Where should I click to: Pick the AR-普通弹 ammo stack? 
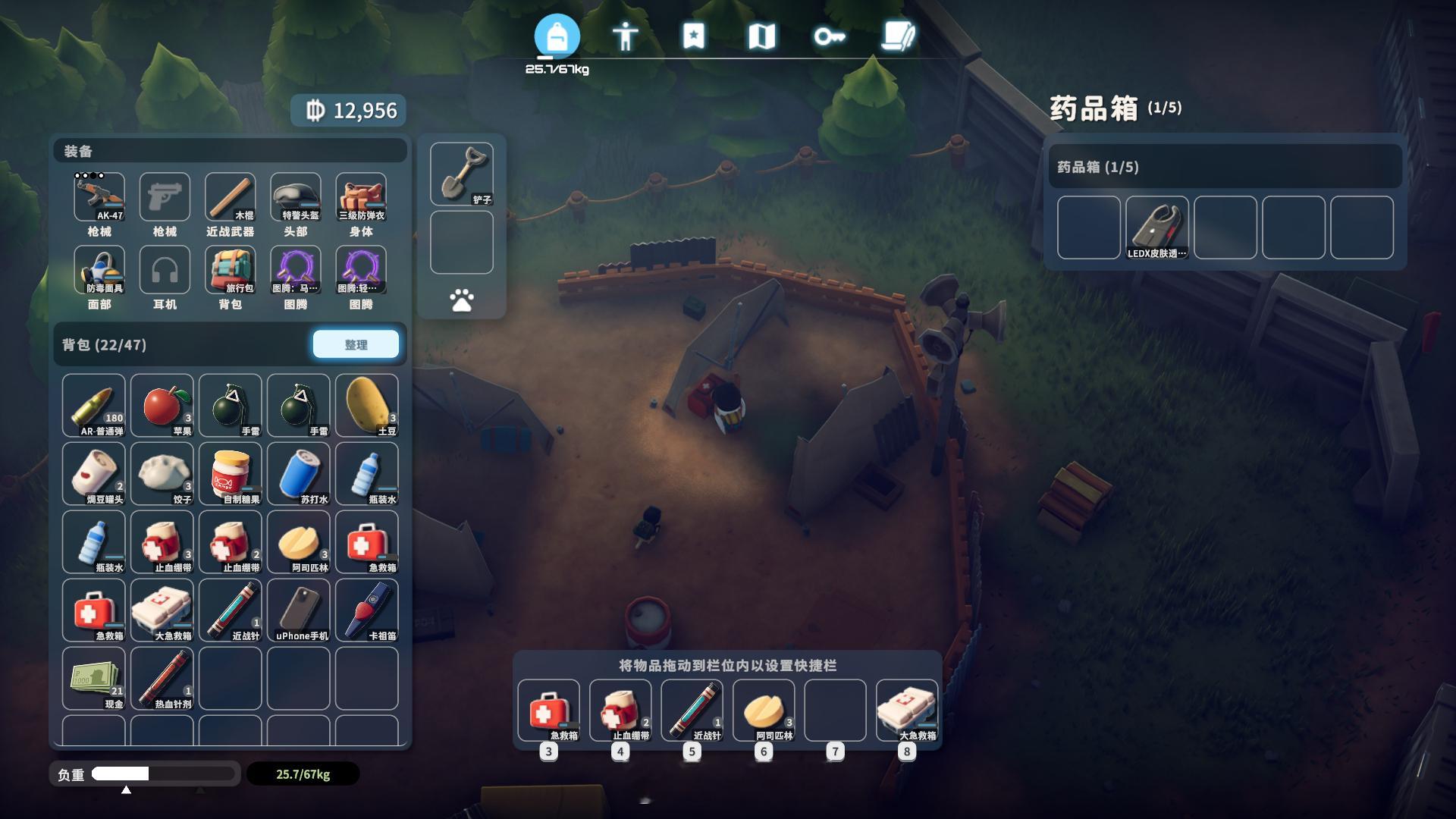[x=93, y=405]
